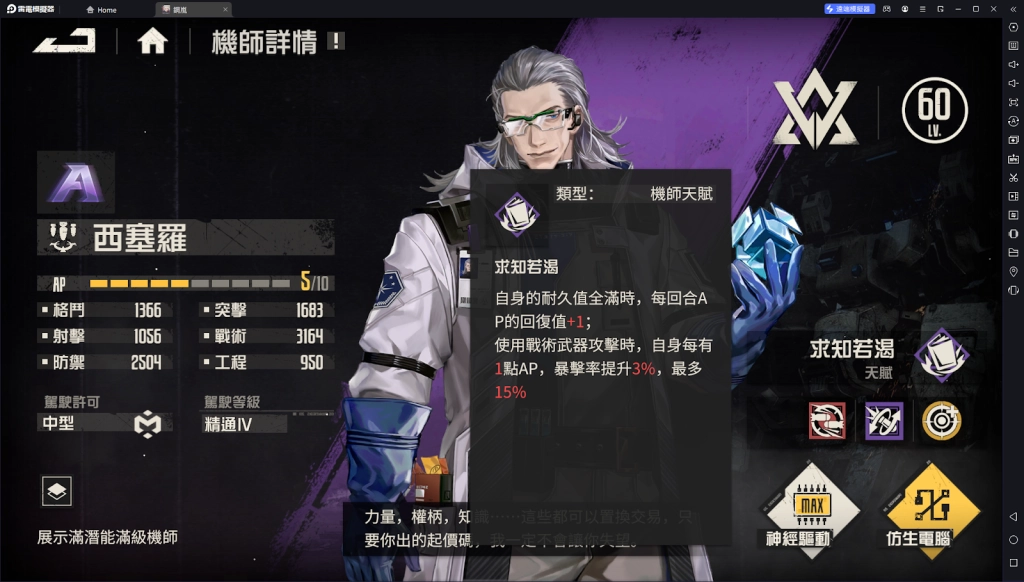Click the level 60 badge
Screen dimensions: 1024x582
[x=934, y=108]
